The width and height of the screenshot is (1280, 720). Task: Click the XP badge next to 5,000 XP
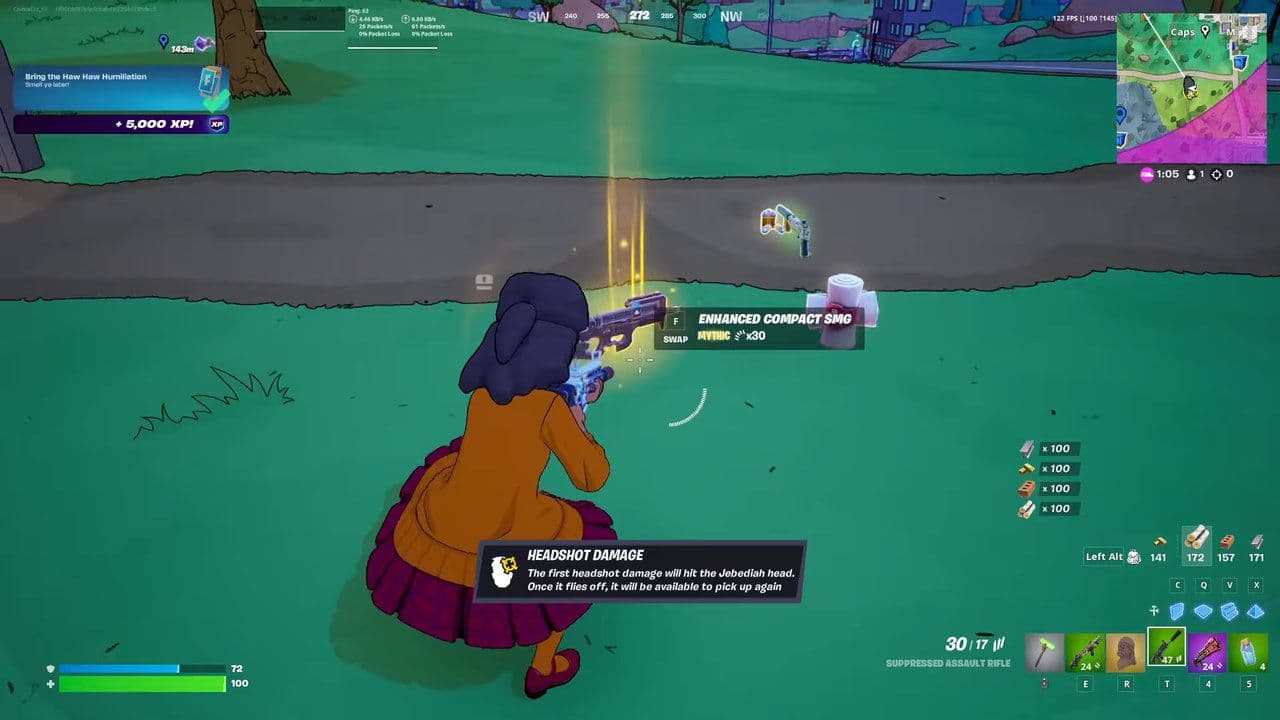(x=218, y=124)
